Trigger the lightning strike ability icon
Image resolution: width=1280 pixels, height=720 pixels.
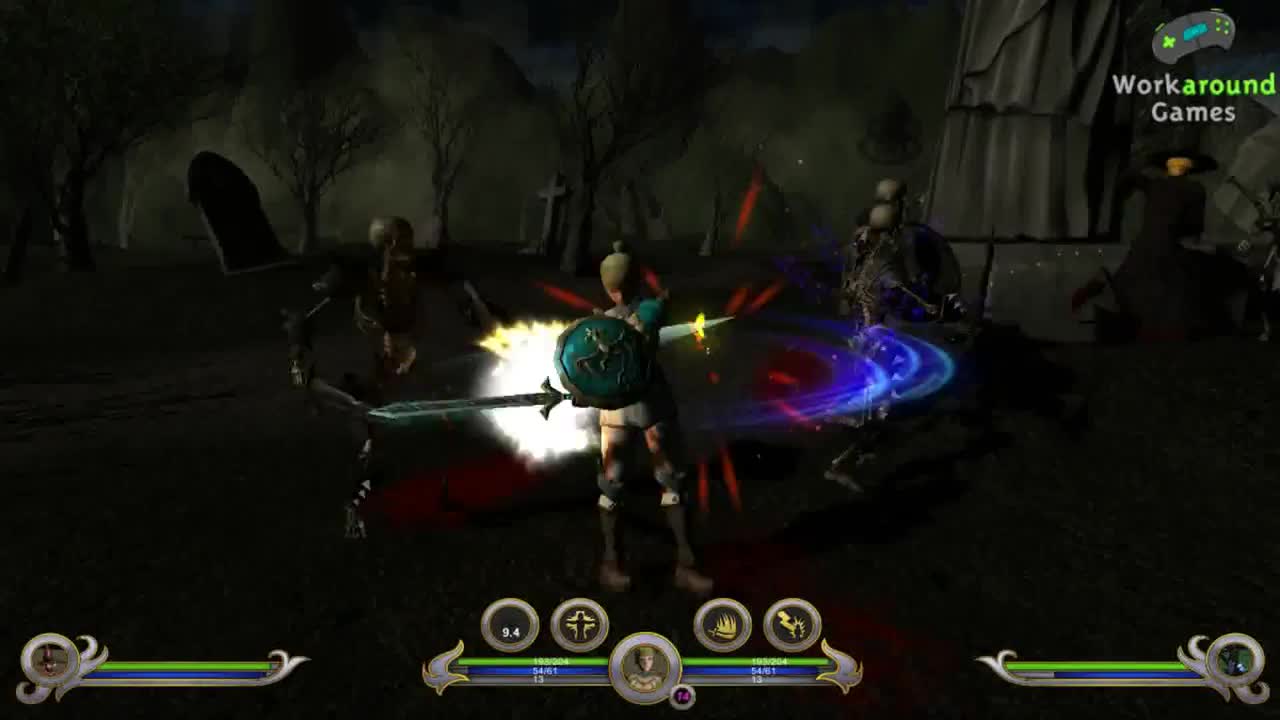pyautogui.click(x=792, y=626)
